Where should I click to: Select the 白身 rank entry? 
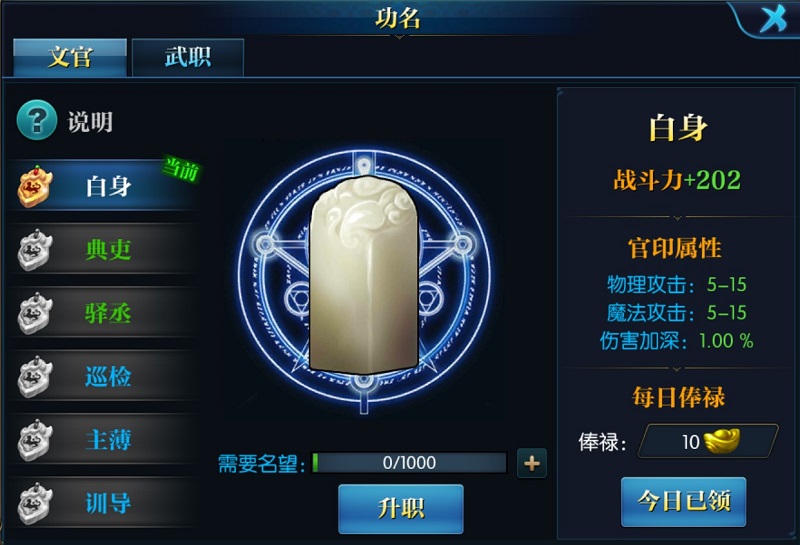(x=105, y=186)
